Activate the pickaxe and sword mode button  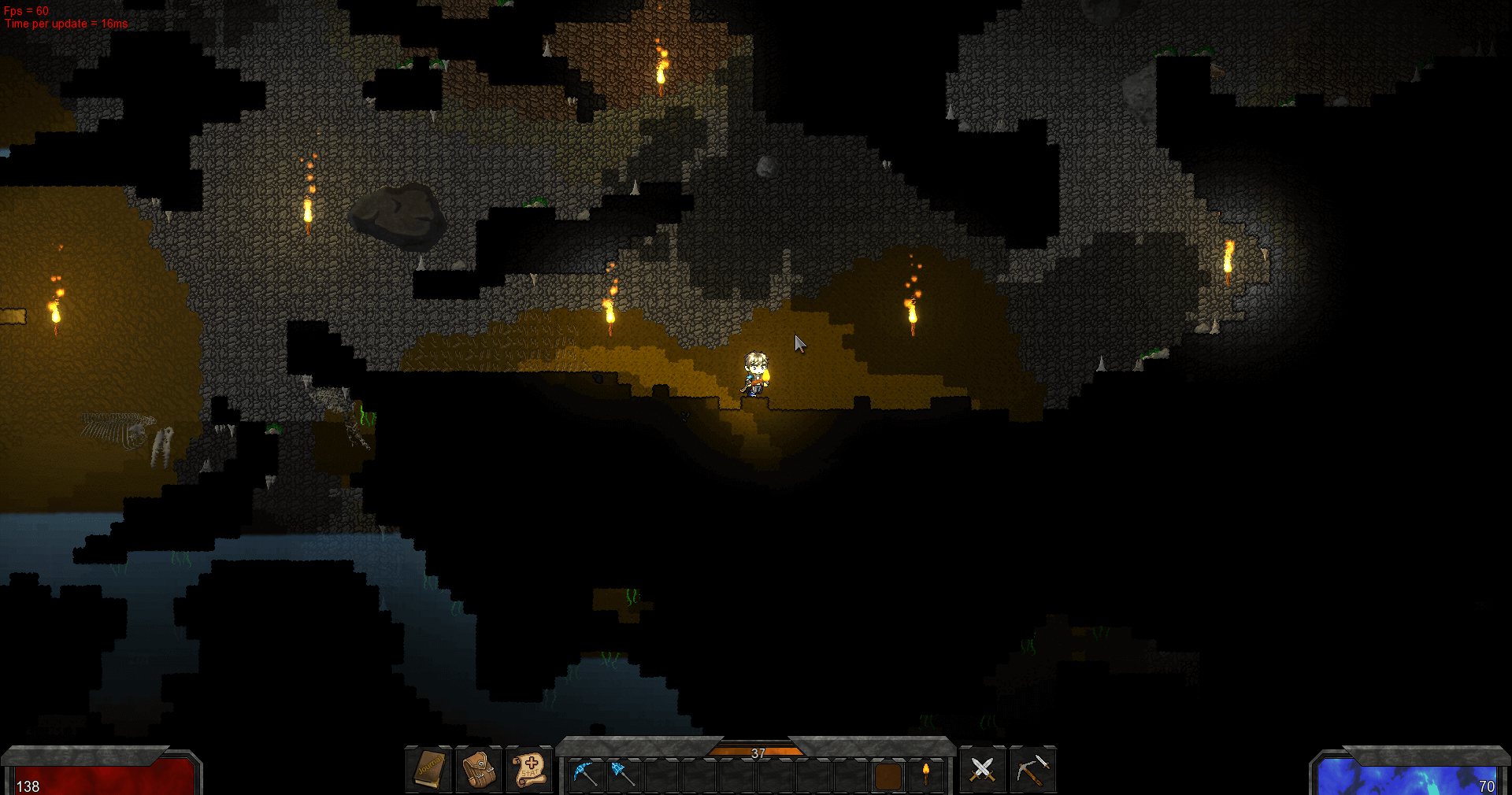1032,769
